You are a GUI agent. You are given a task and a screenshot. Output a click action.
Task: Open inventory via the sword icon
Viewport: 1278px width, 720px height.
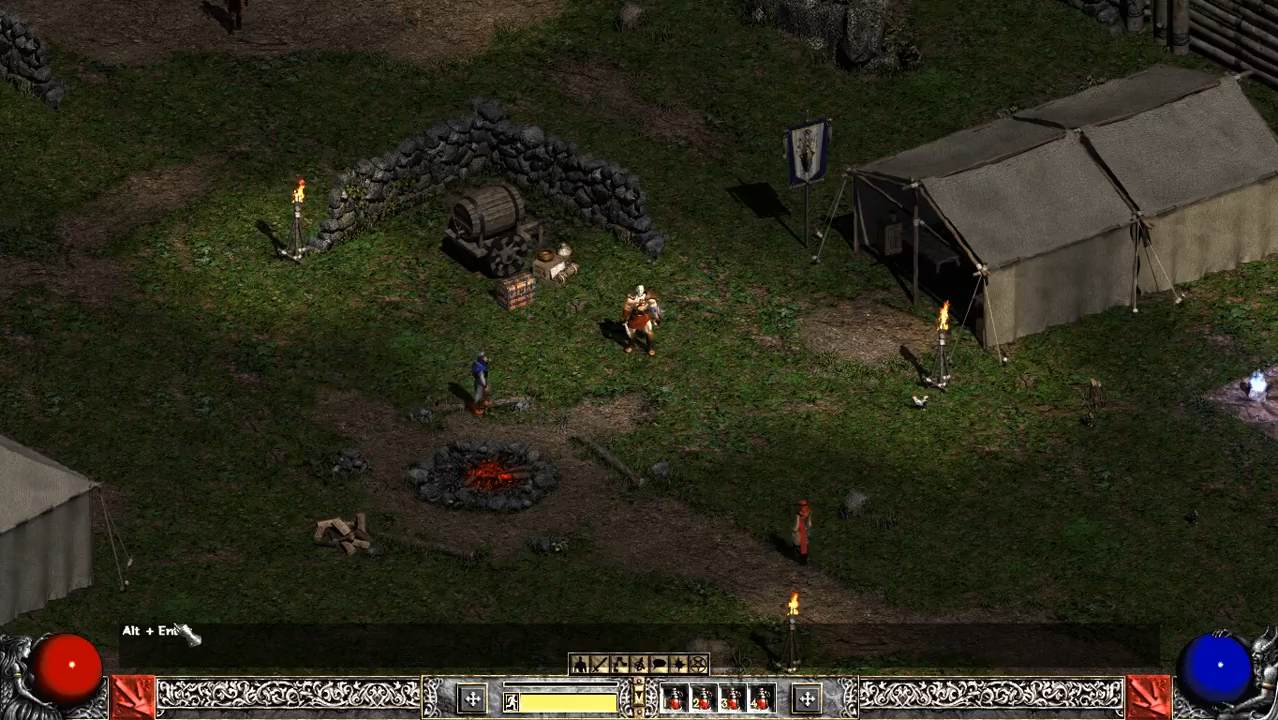click(599, 664)
